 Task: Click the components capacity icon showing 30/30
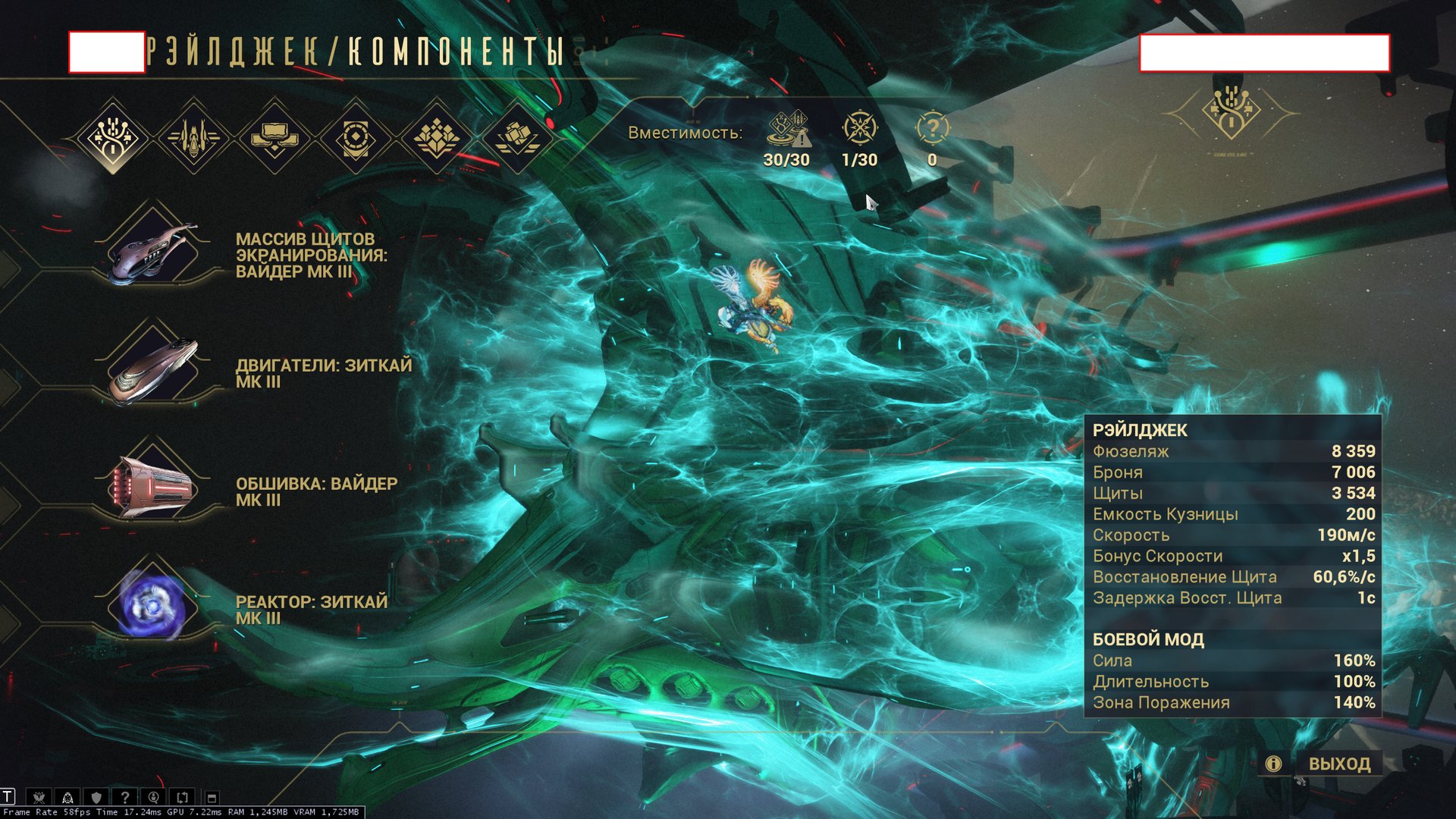click(x=787, y=129)
